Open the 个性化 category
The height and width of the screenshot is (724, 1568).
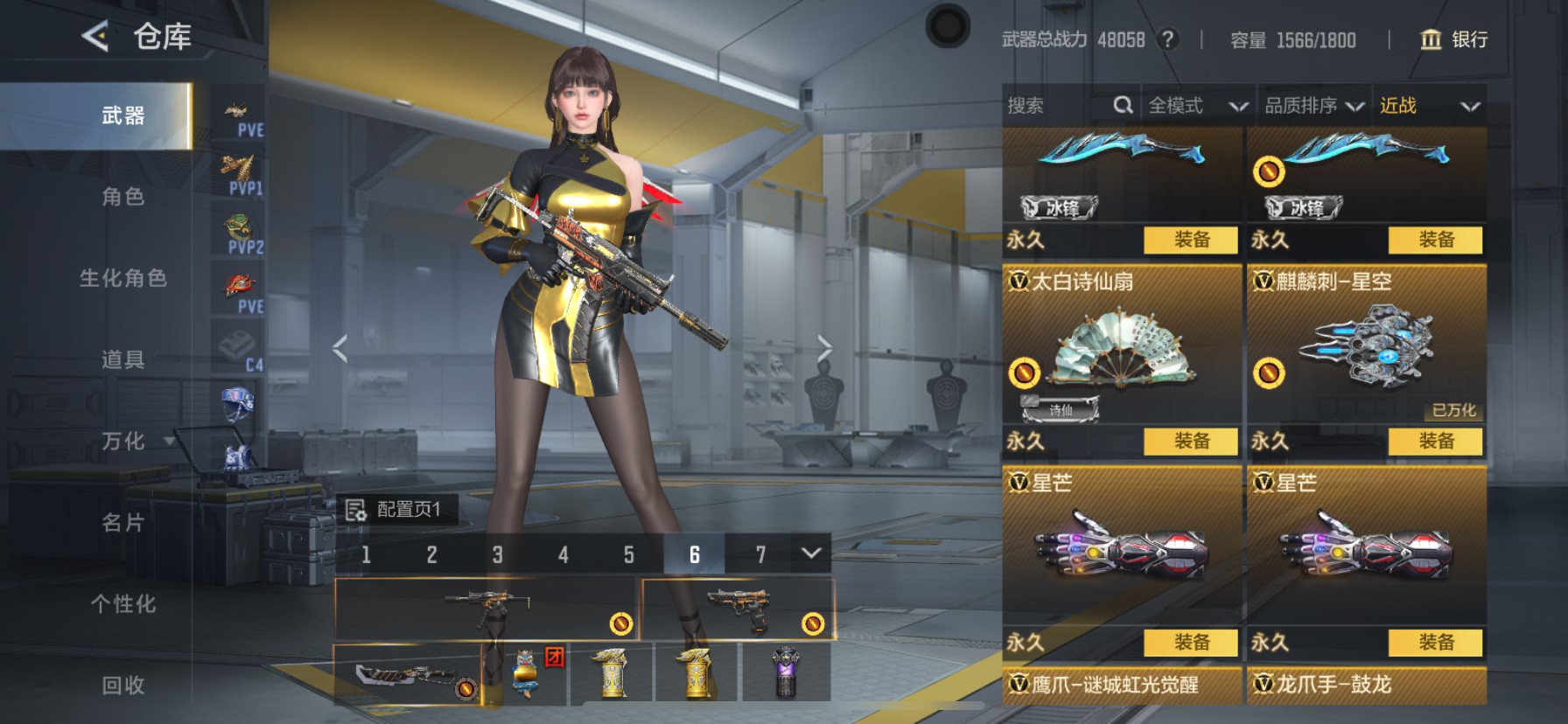tap(122, 603)
